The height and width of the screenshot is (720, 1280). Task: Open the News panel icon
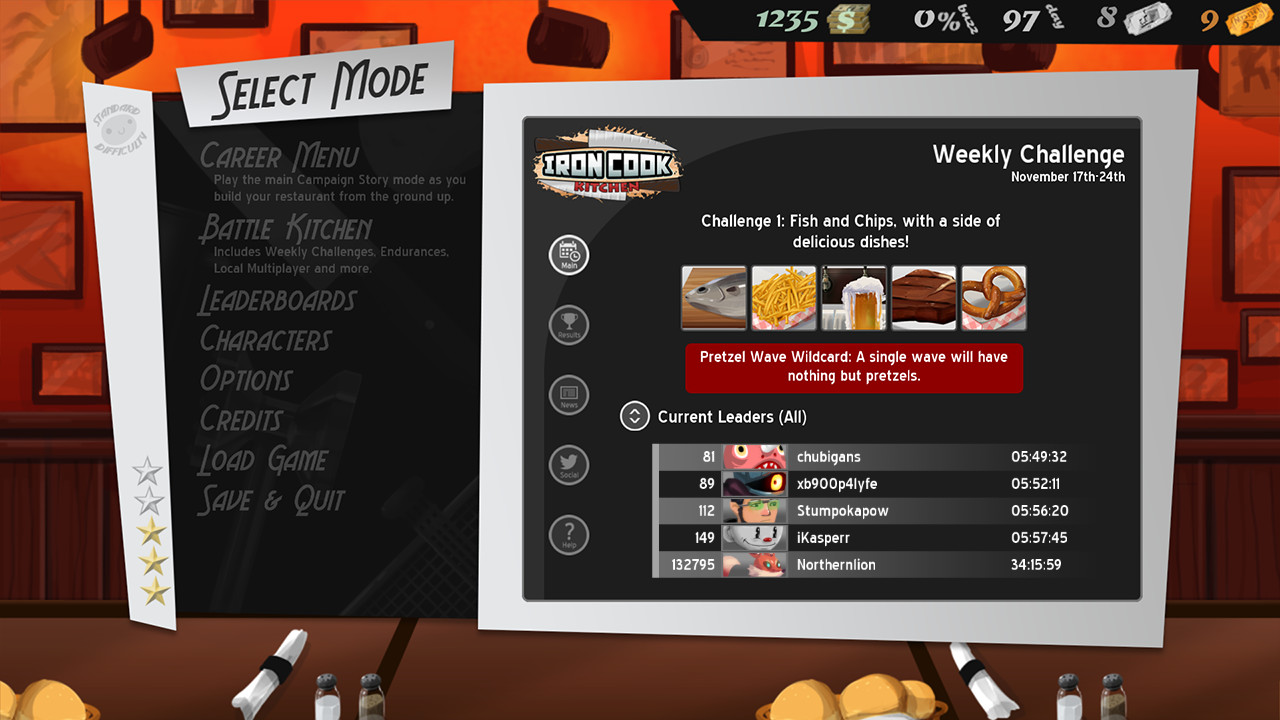tap(568, 395)
